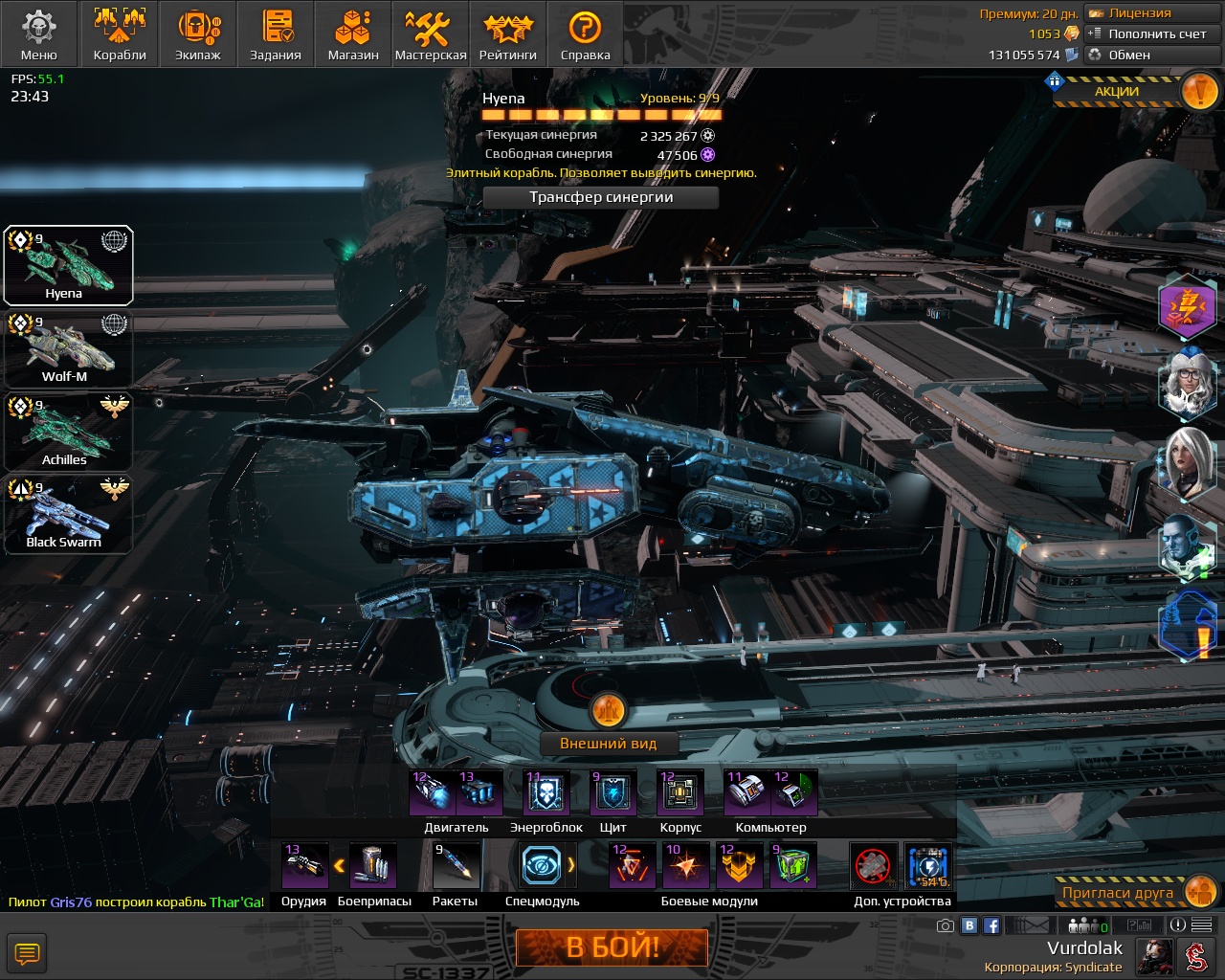Share via the Facebook icon
The height and width of the screenshot is (980, 1225).
pos(991,925)
